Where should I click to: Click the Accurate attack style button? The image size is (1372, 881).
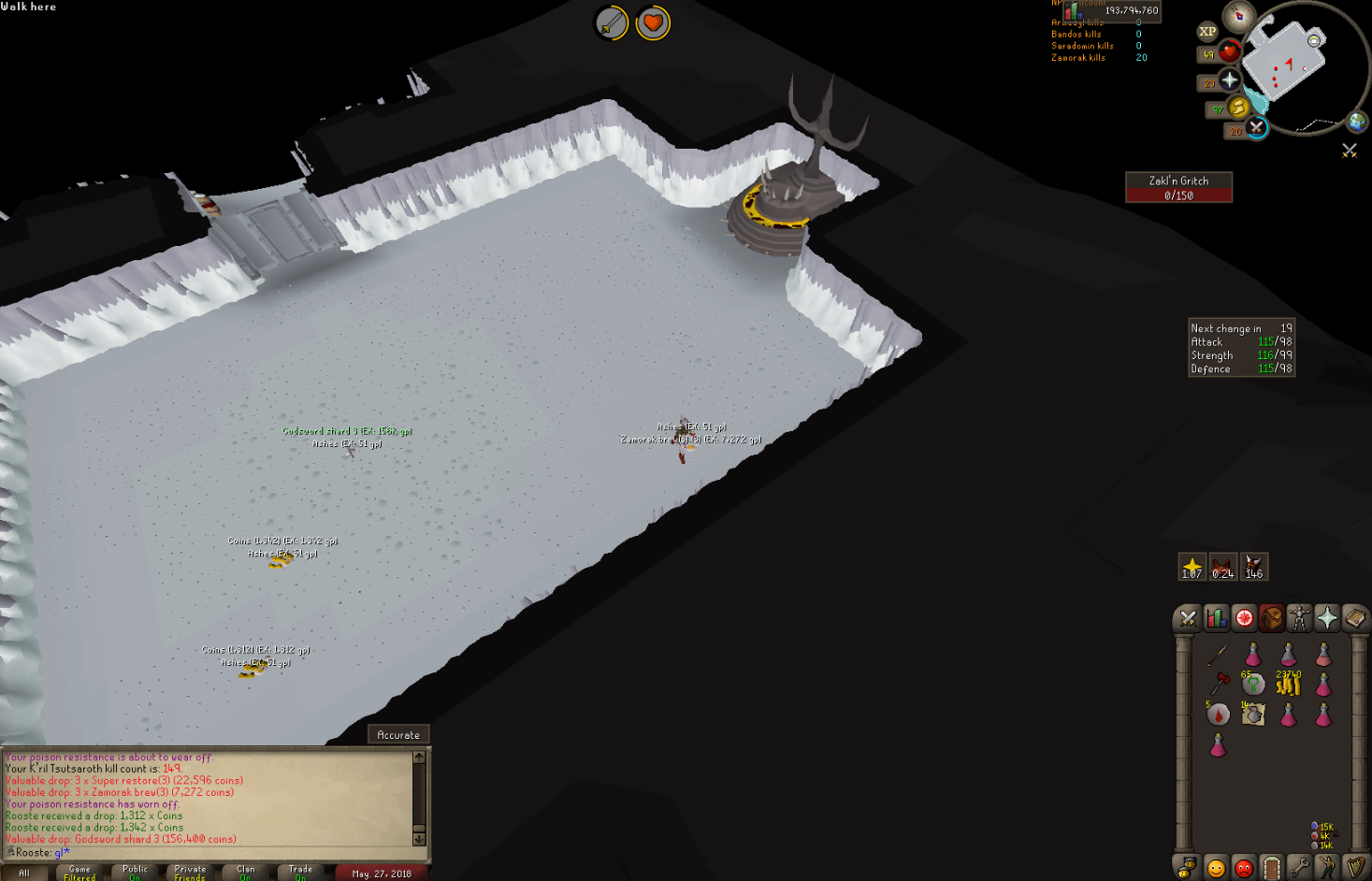[x=397, y=734]
